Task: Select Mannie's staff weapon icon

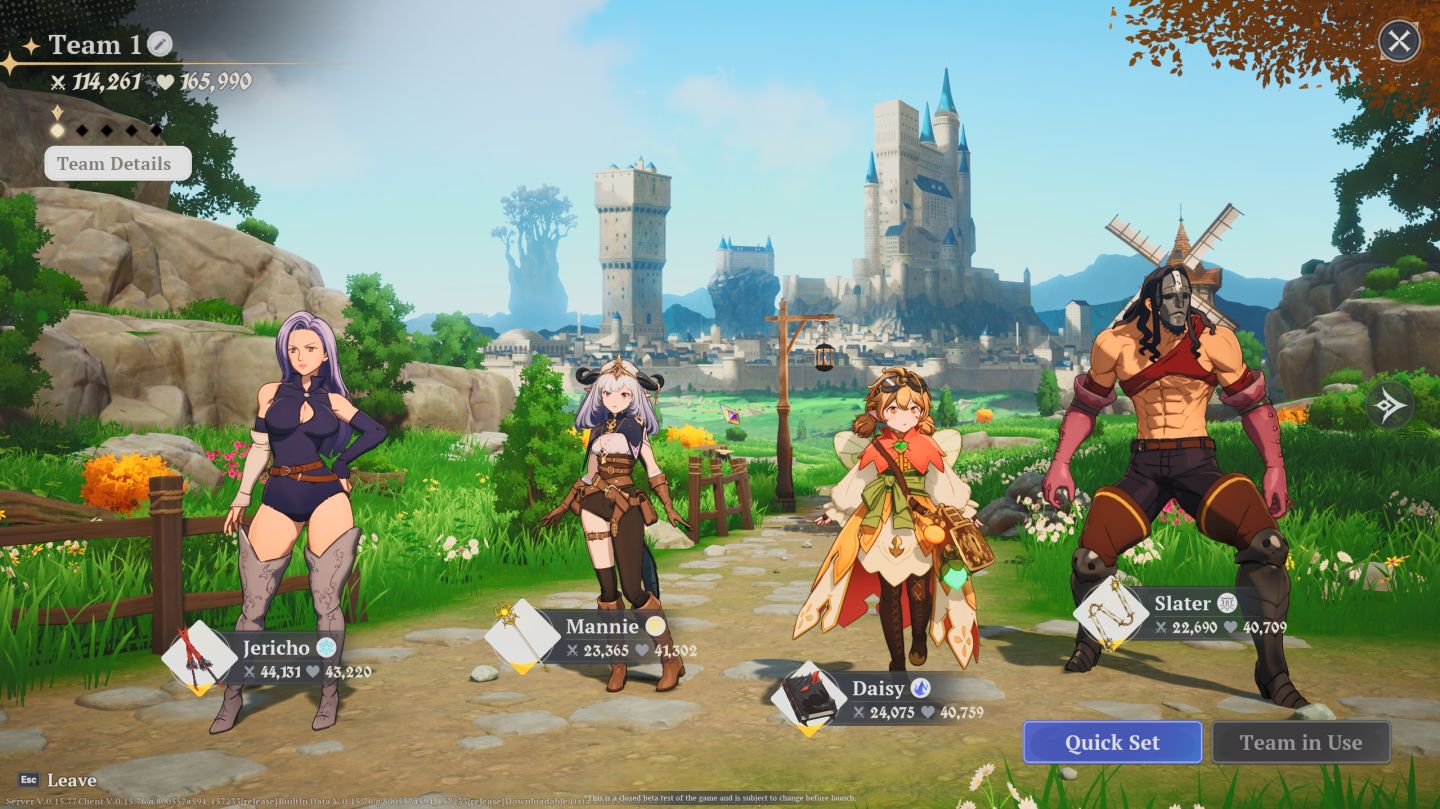Action: click(522, 636)
